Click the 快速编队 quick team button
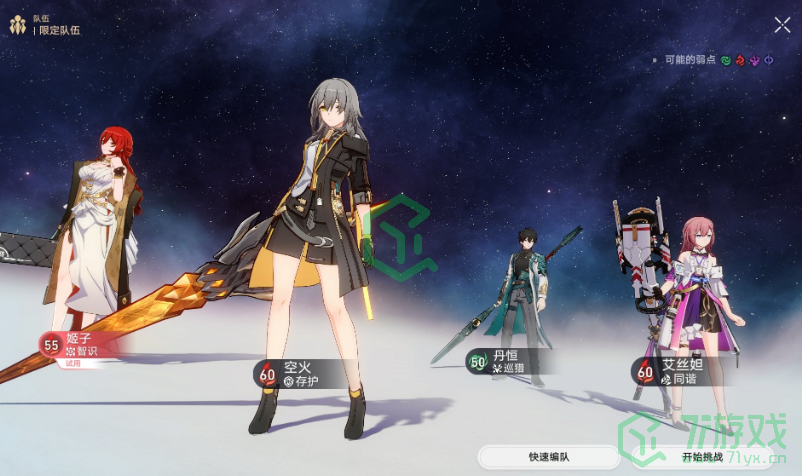Screen dimensions: 802x476 point(549,457)
